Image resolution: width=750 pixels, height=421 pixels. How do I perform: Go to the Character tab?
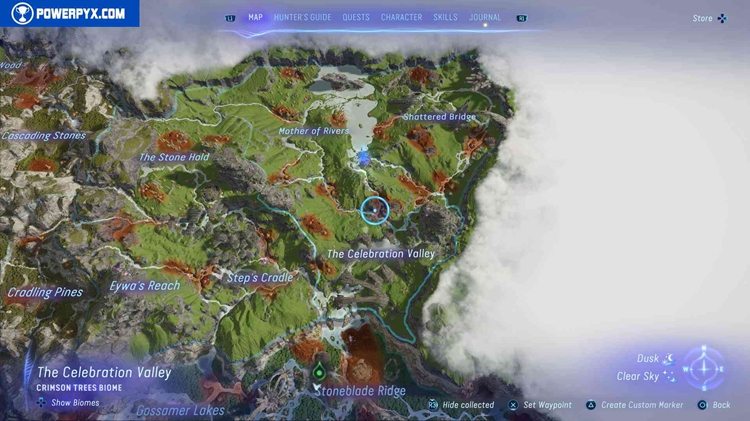[401, 17]
